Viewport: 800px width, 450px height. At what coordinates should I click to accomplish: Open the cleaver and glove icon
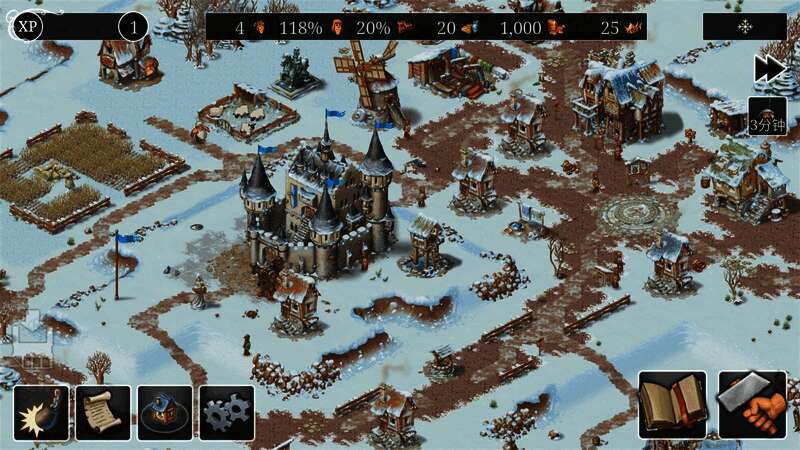751,405
